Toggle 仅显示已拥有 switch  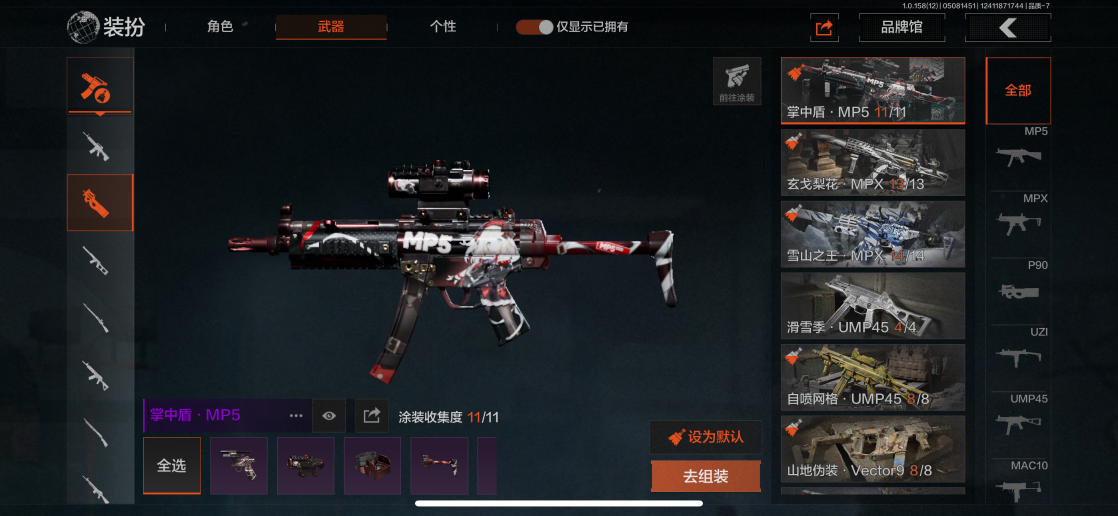pos(535,27)
